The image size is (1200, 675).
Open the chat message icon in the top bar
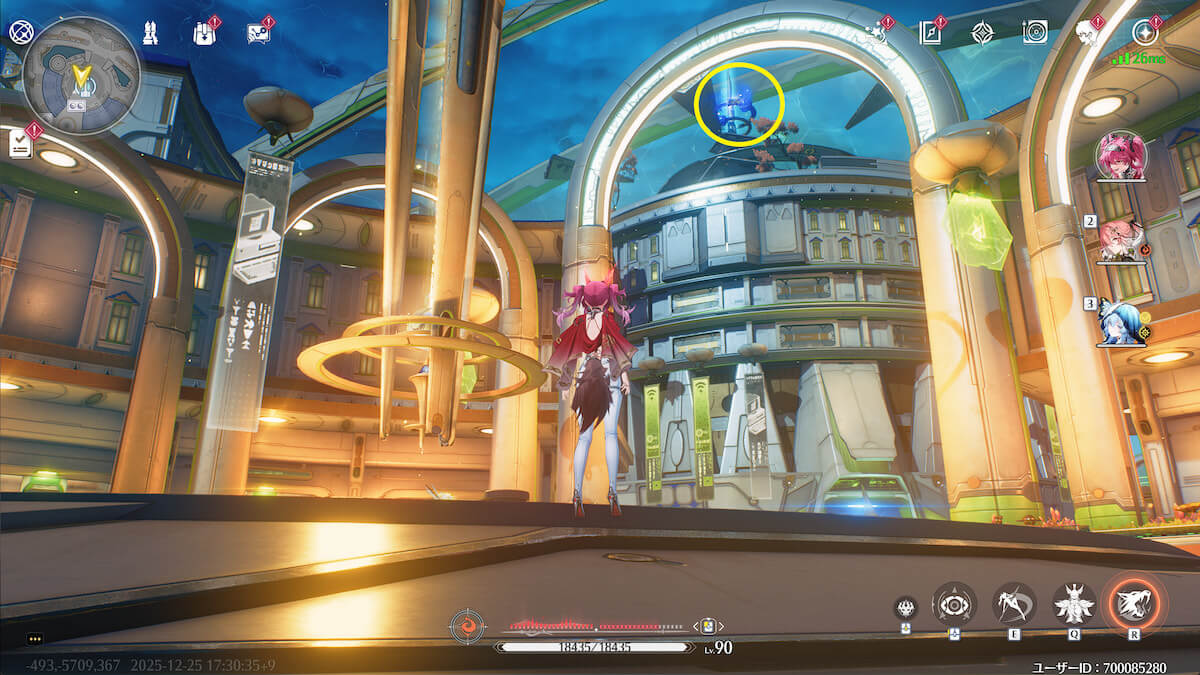click(258, 33)
